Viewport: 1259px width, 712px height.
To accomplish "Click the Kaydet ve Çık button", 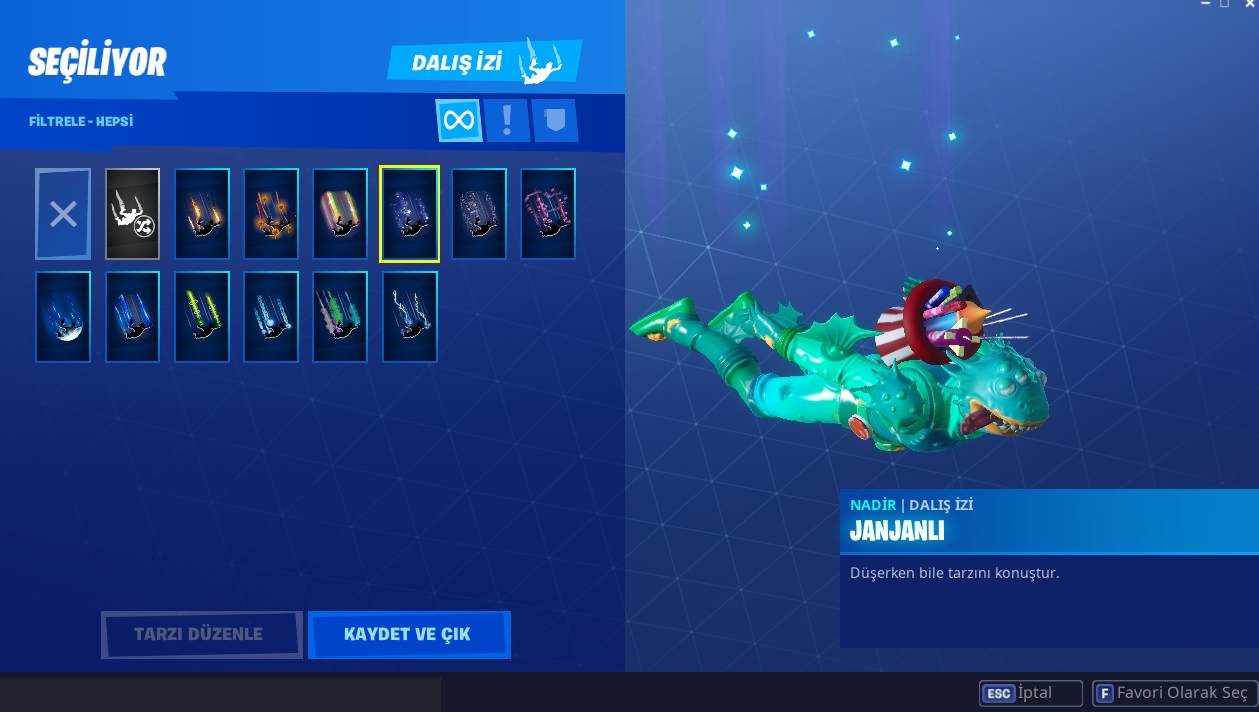I will pyautogui.click(x=408, y=634).
